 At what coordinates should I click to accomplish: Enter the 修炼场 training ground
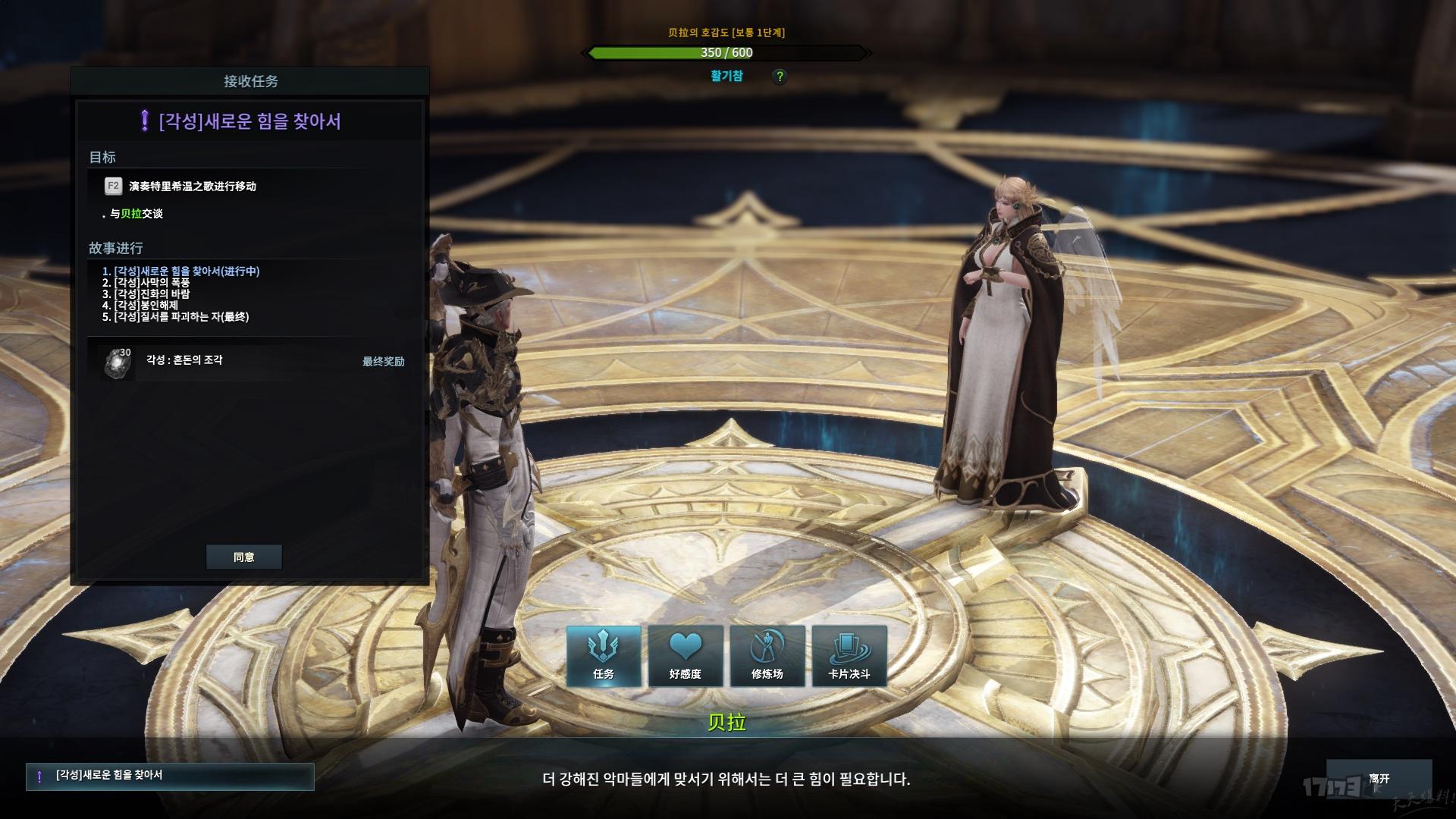click(x=767, y=657)
